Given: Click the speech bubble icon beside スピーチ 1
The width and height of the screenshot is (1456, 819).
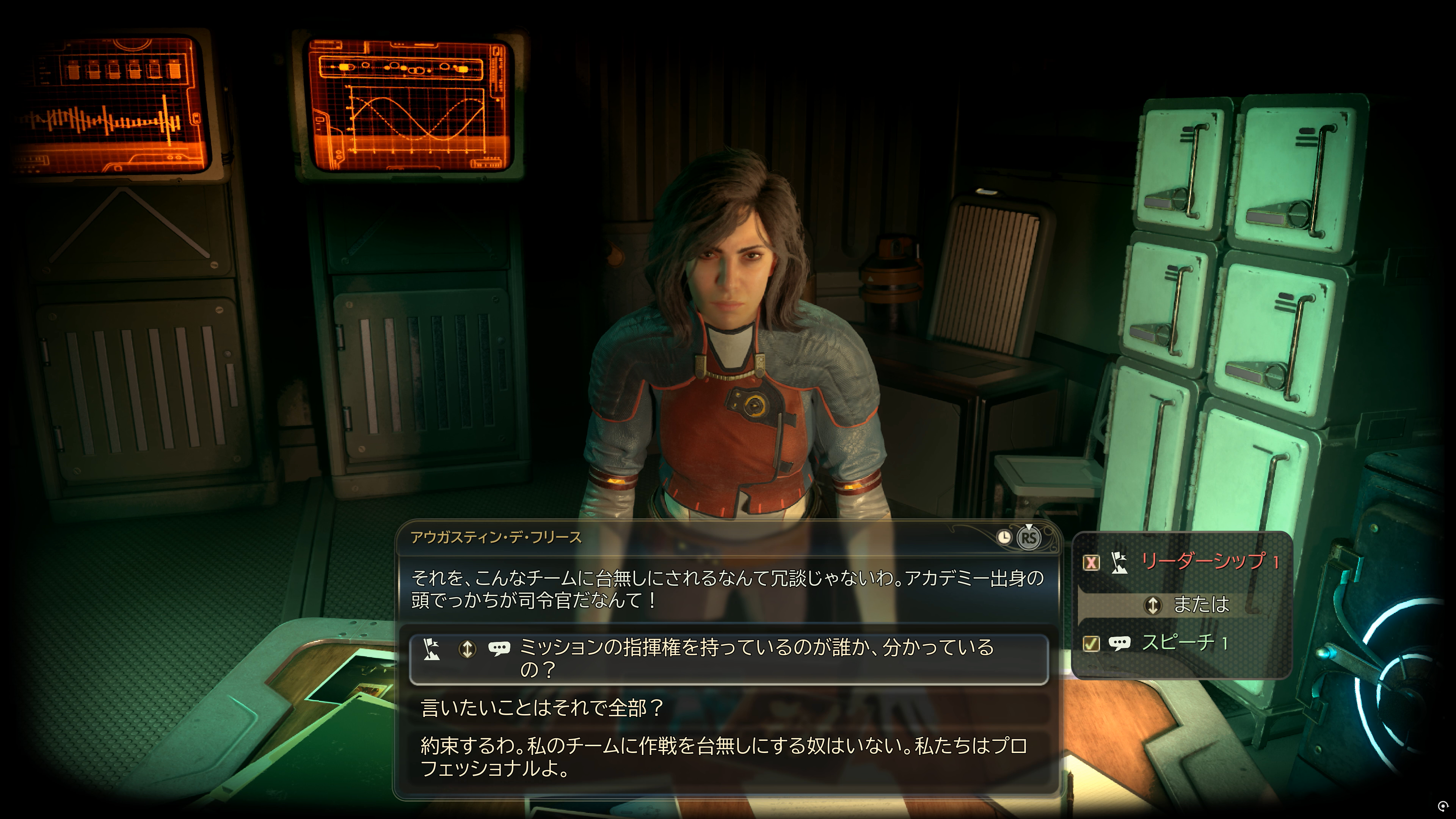Looking at the screenshot, I should pos(1122,643).
